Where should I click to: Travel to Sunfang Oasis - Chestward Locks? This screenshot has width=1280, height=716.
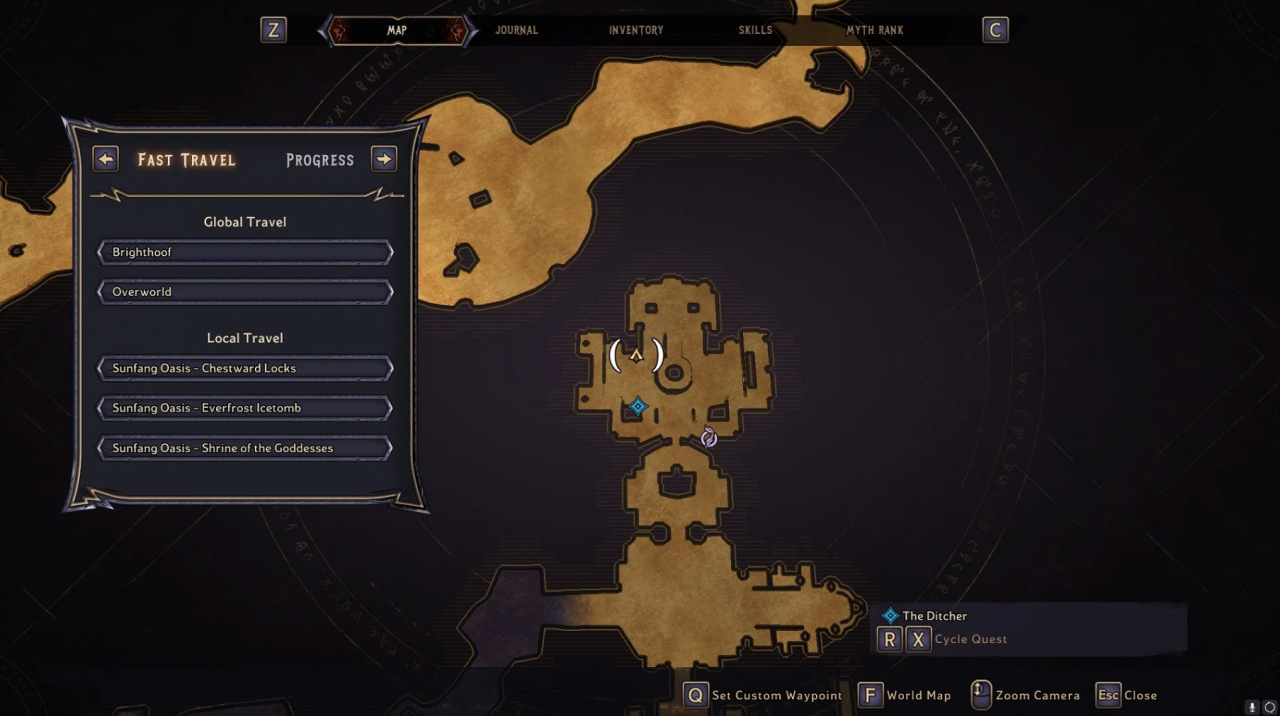coord(245,368)
